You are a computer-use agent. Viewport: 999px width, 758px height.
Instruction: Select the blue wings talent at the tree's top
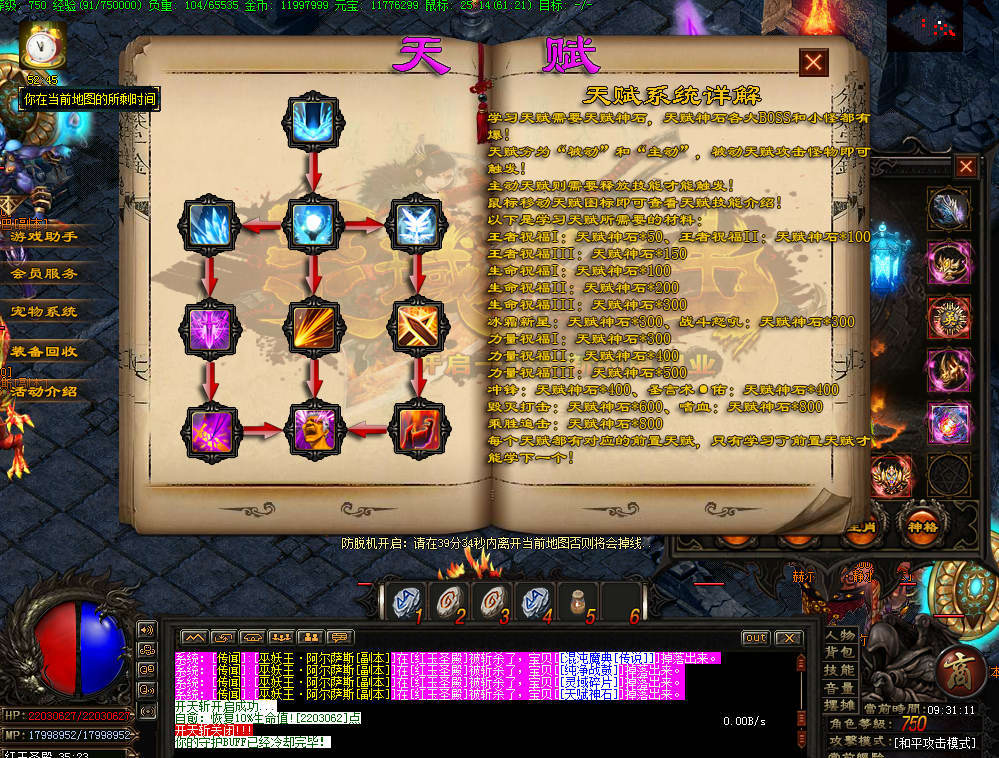point(315,122)
